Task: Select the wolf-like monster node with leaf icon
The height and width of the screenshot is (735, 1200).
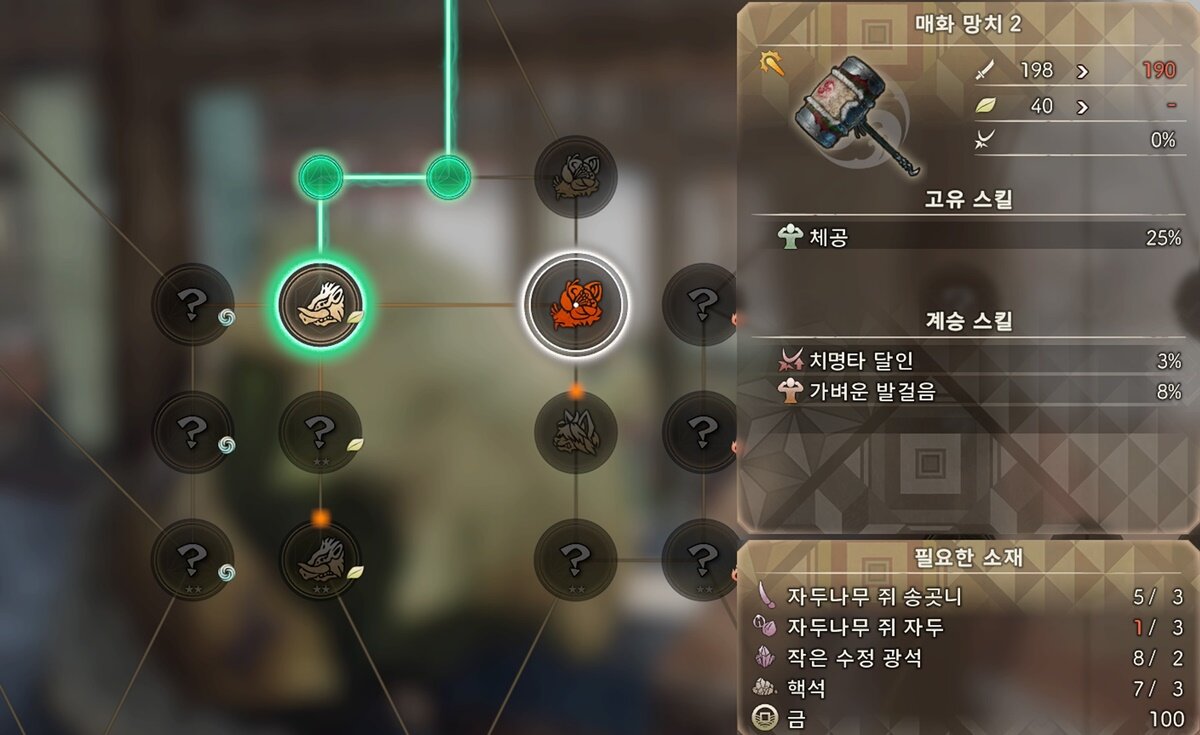Action: 320,560
